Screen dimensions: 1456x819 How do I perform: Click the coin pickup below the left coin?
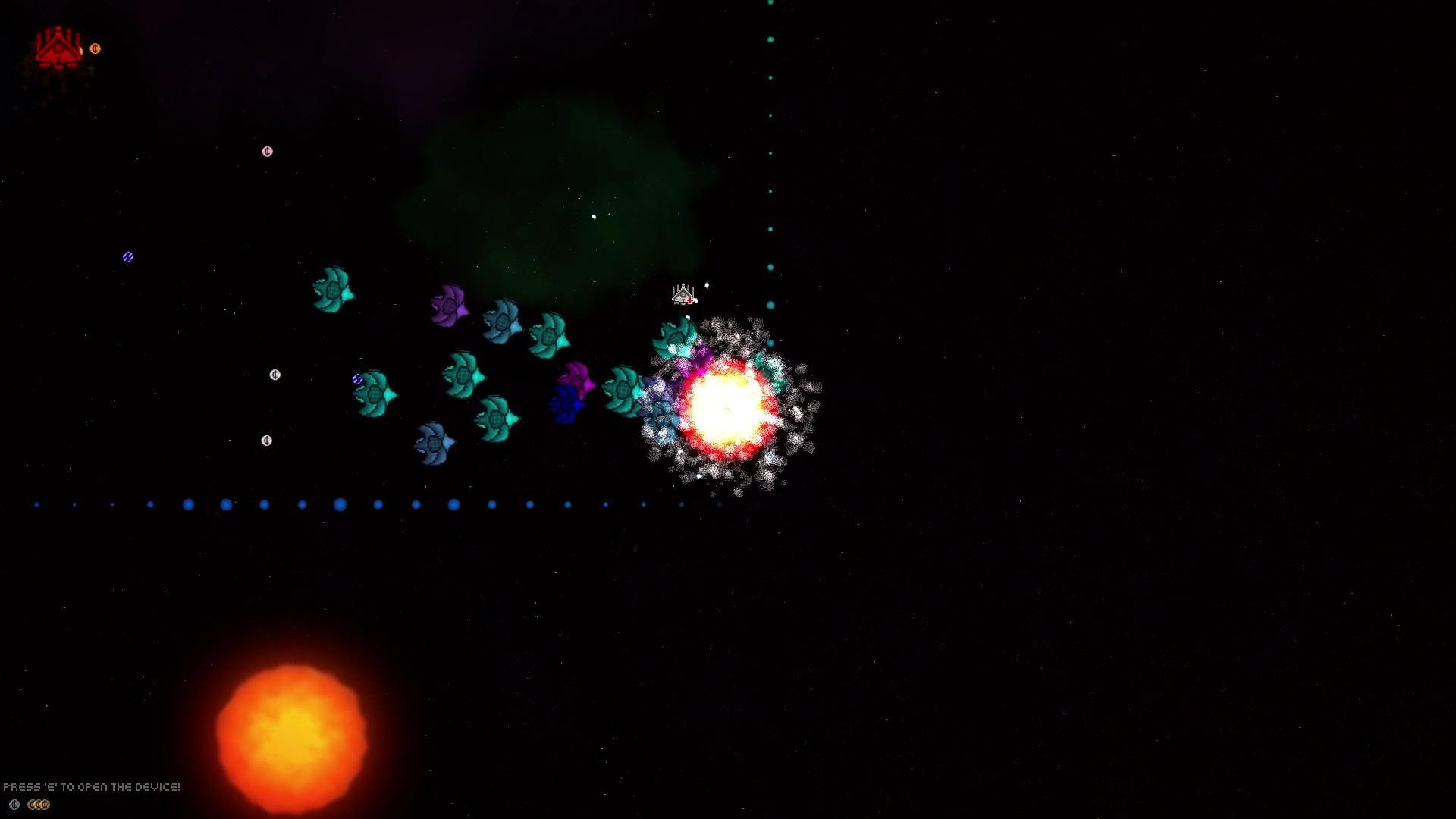click(x=265, y=439)
